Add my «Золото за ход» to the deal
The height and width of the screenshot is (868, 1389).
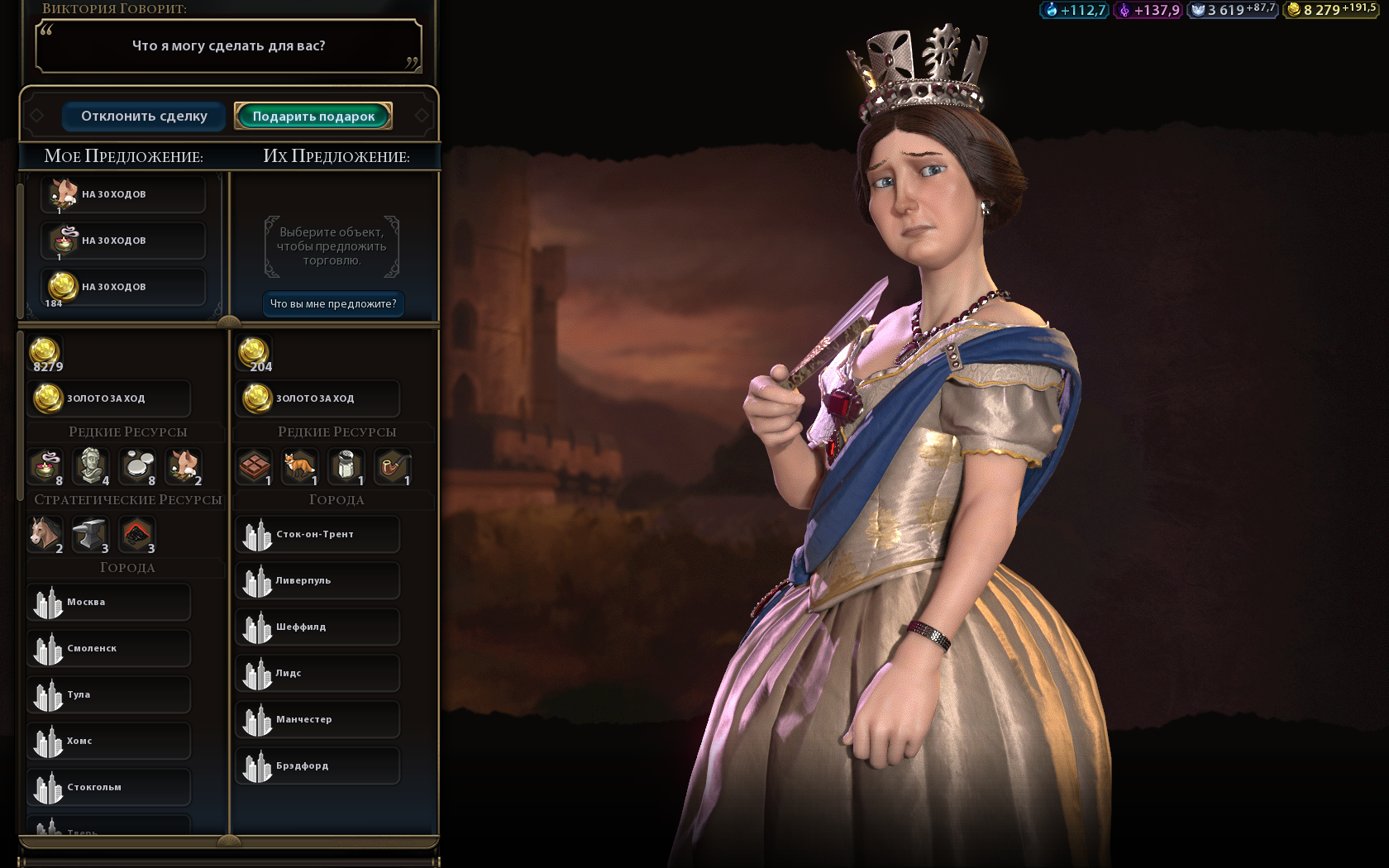109,398
